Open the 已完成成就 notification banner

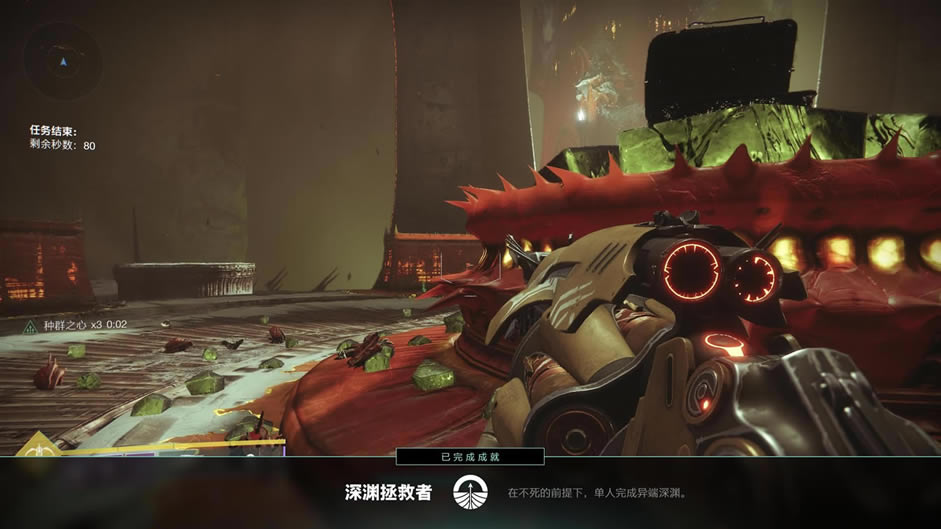click(x=470, y=457)
